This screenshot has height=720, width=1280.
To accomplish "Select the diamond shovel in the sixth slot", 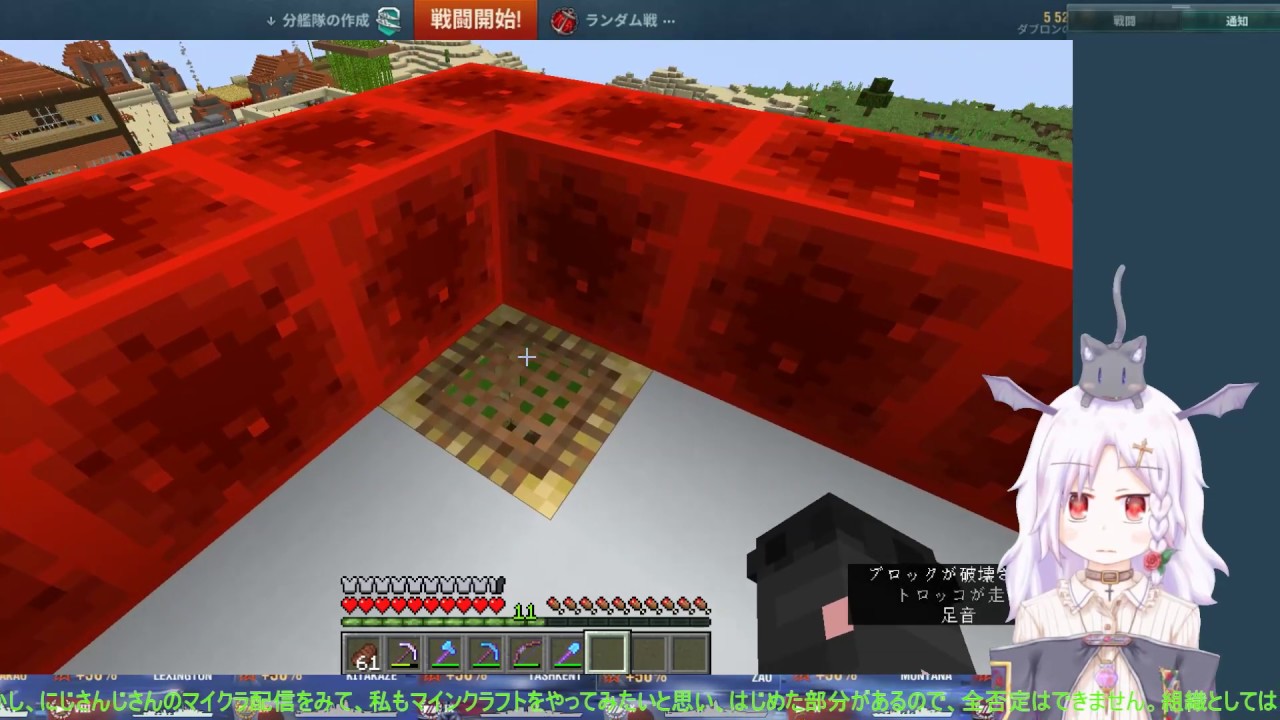I will pyautogui.click(x=566, y=653).
